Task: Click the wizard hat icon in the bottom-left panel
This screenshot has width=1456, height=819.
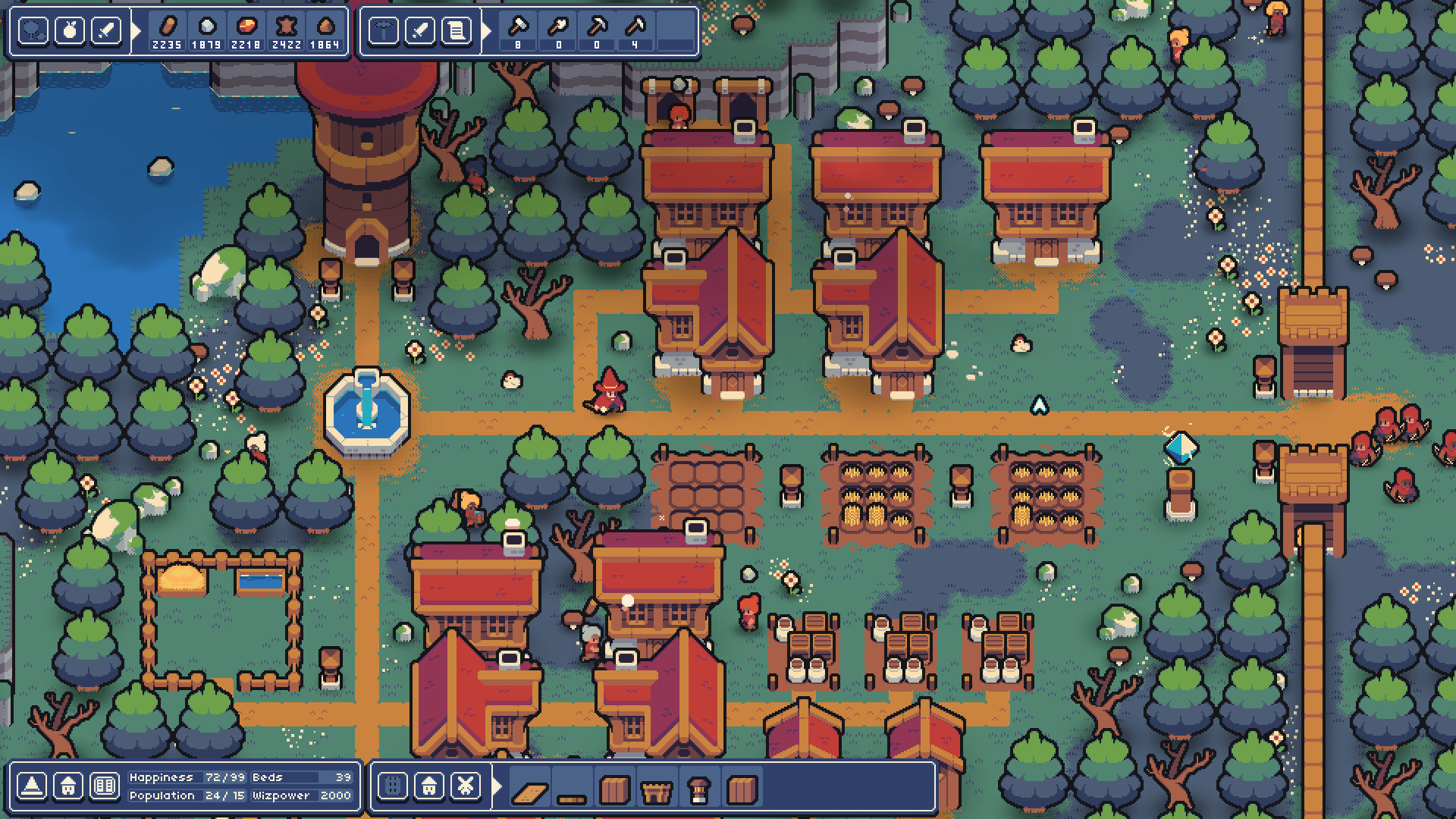Action: [x=32, y=786]
